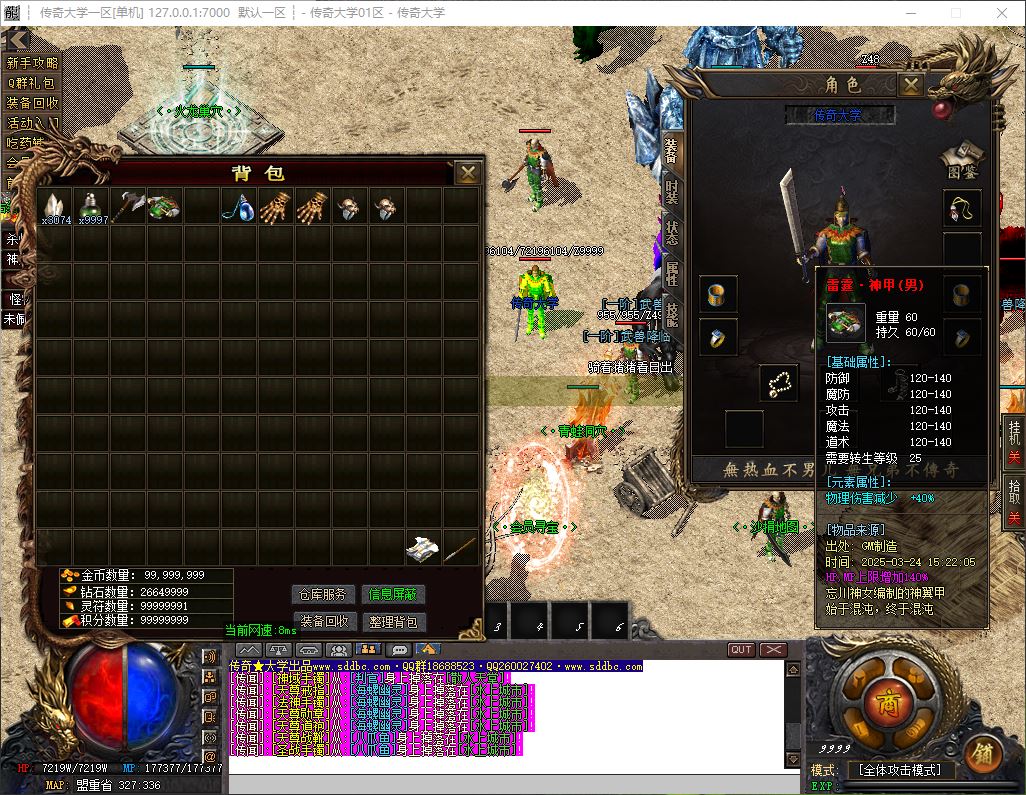Close the 背包 inventory window

tap(467, 173)
